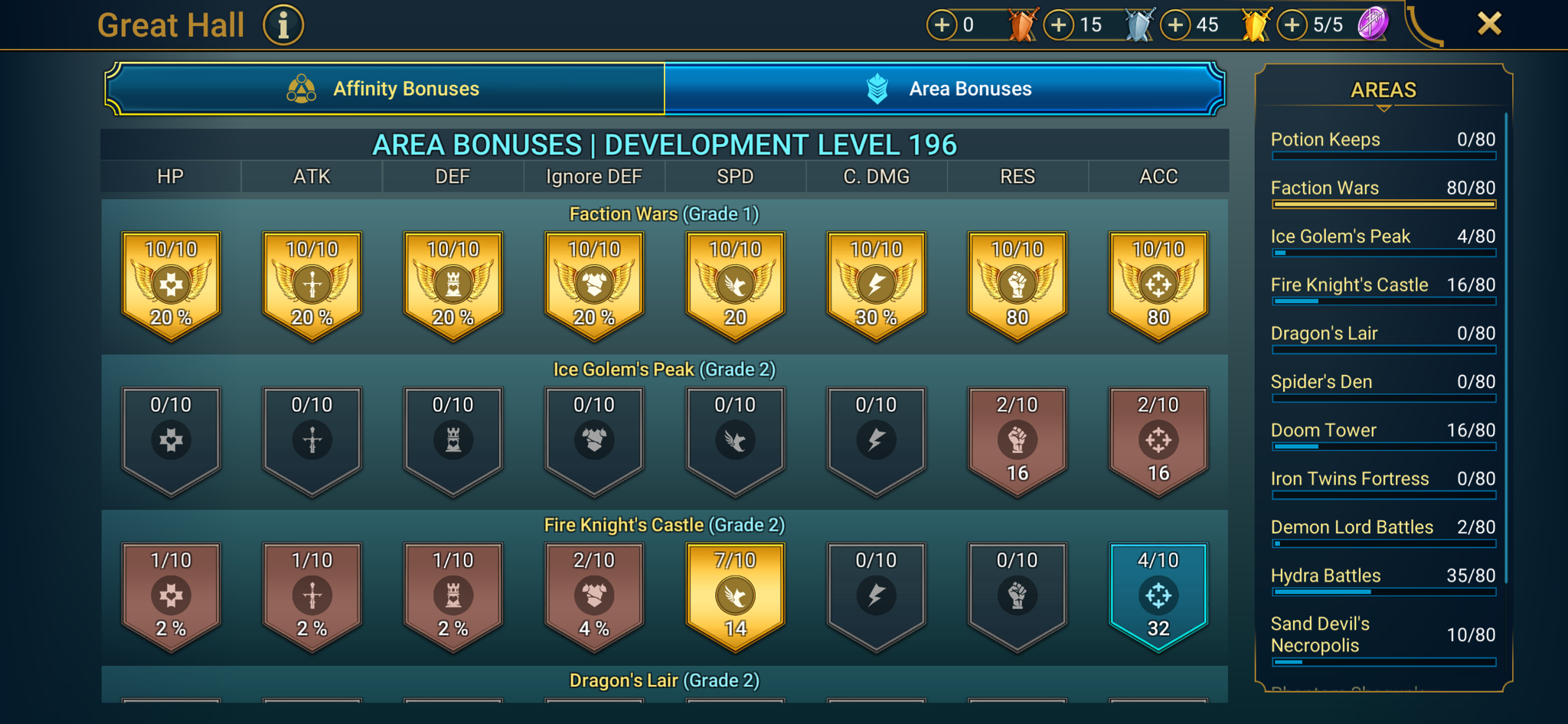Select the Ice Golem's Peak RES shield

pyautogui.click(x=1017, y=440)
